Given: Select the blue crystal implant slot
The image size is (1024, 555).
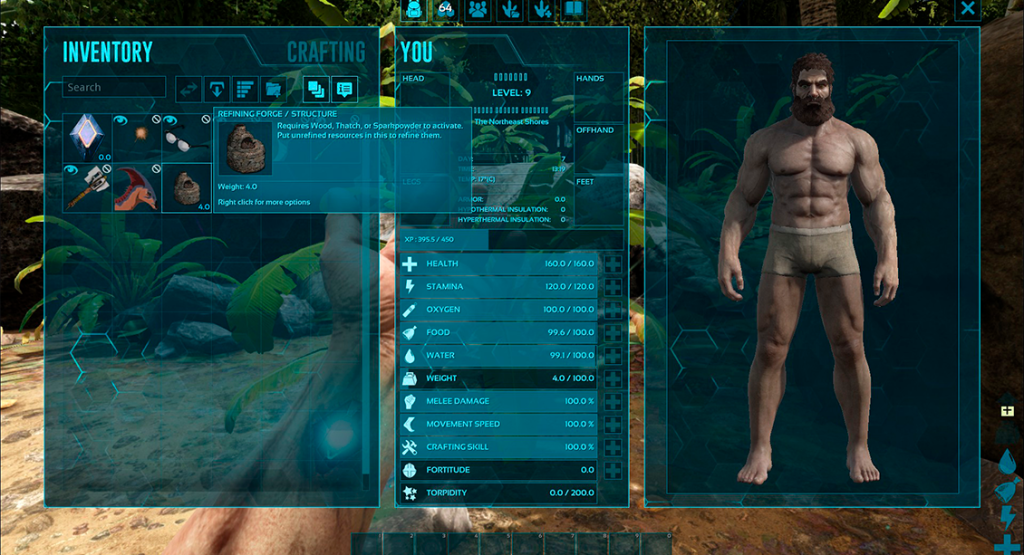Looking at the screenshot, I should (87, 138).
